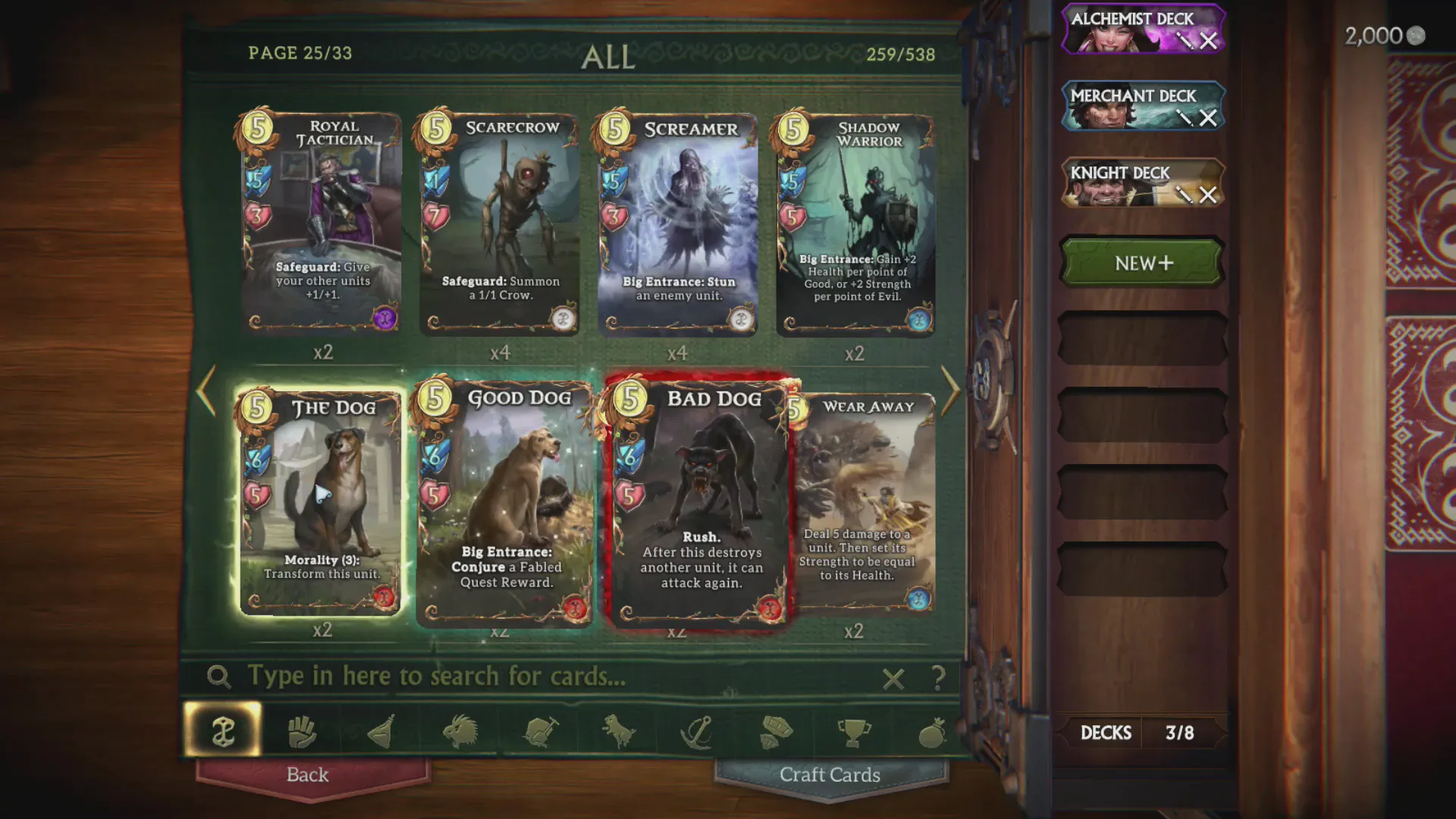1456x819 pixels.
Task: Go to previous page with left arrow
Action: (x=203, y=391)
